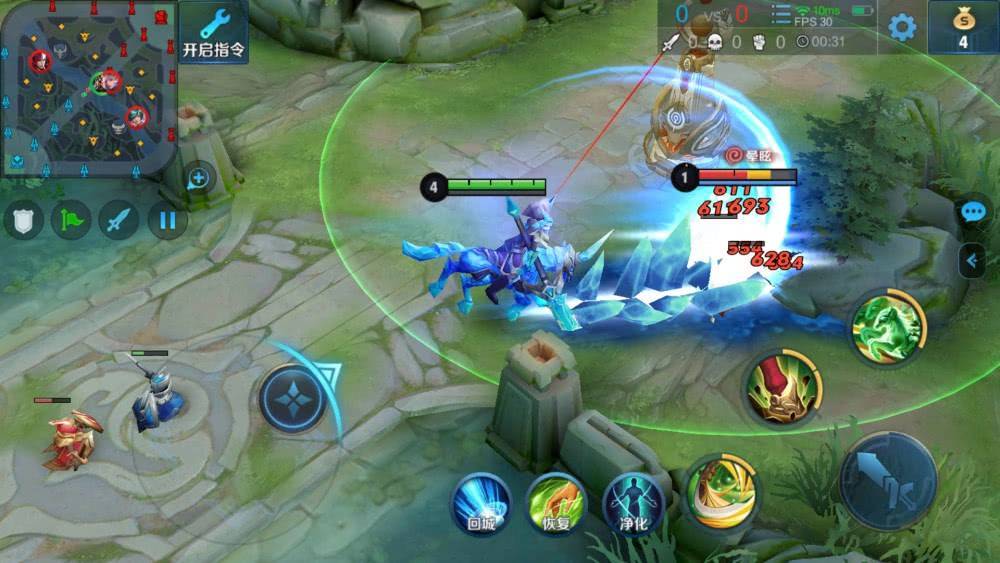
Task: Send the shield defend signal
Action: pyautogui.click(x=23, y=220)
